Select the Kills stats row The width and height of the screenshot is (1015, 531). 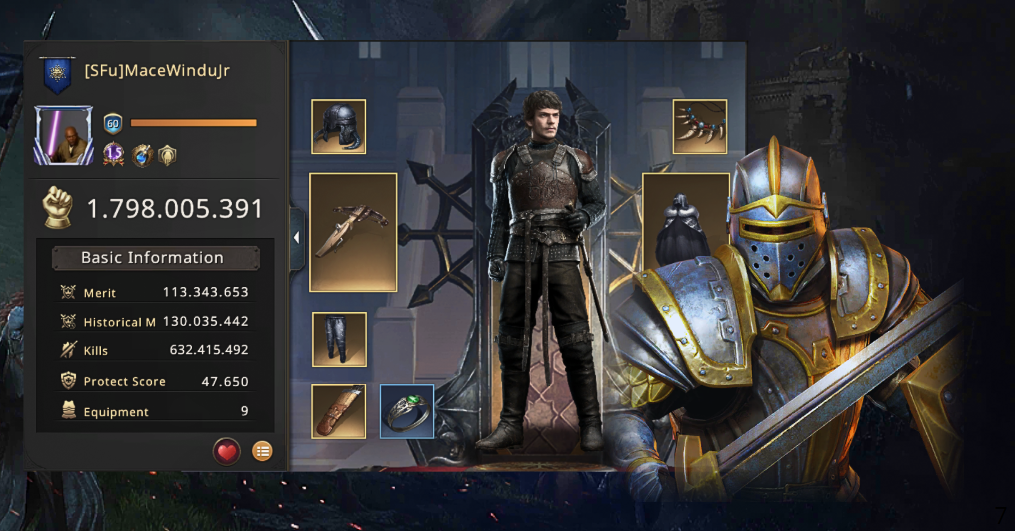click(155, 350)
